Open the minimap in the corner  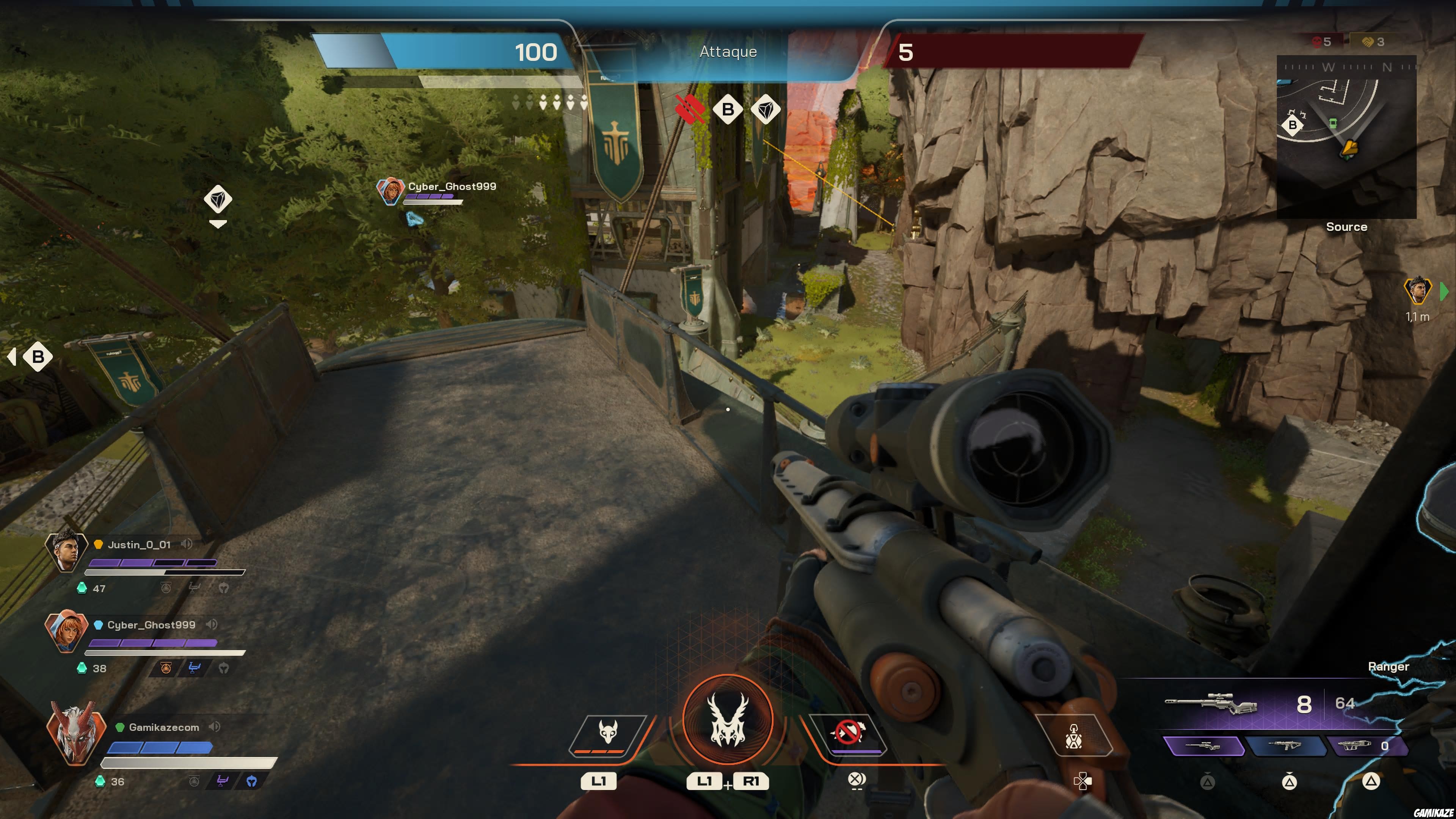pyautogui.click(x=1346, y=136)
